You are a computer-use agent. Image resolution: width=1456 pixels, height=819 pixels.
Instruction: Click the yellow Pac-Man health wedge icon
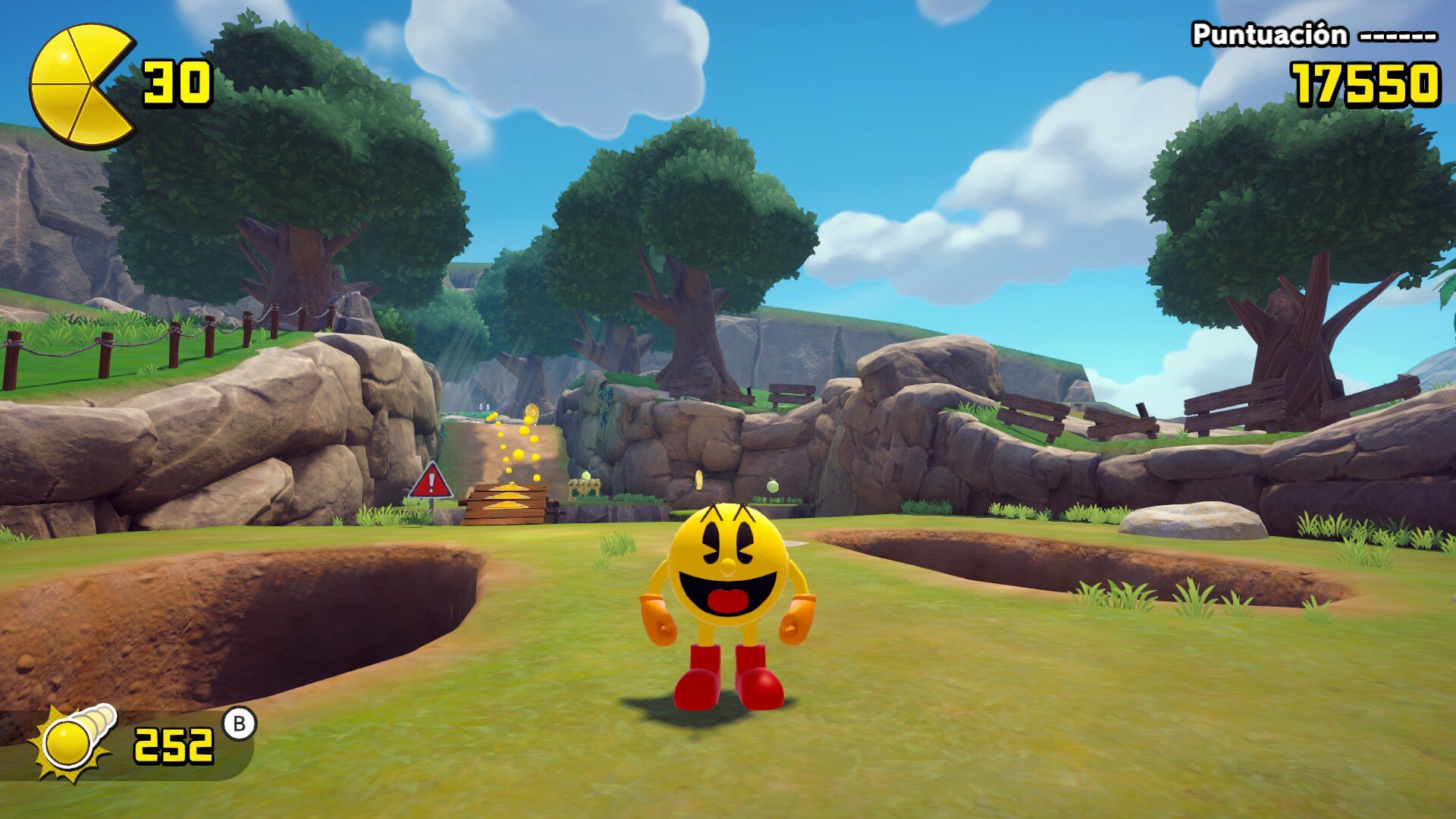click(x=80, y=85)
